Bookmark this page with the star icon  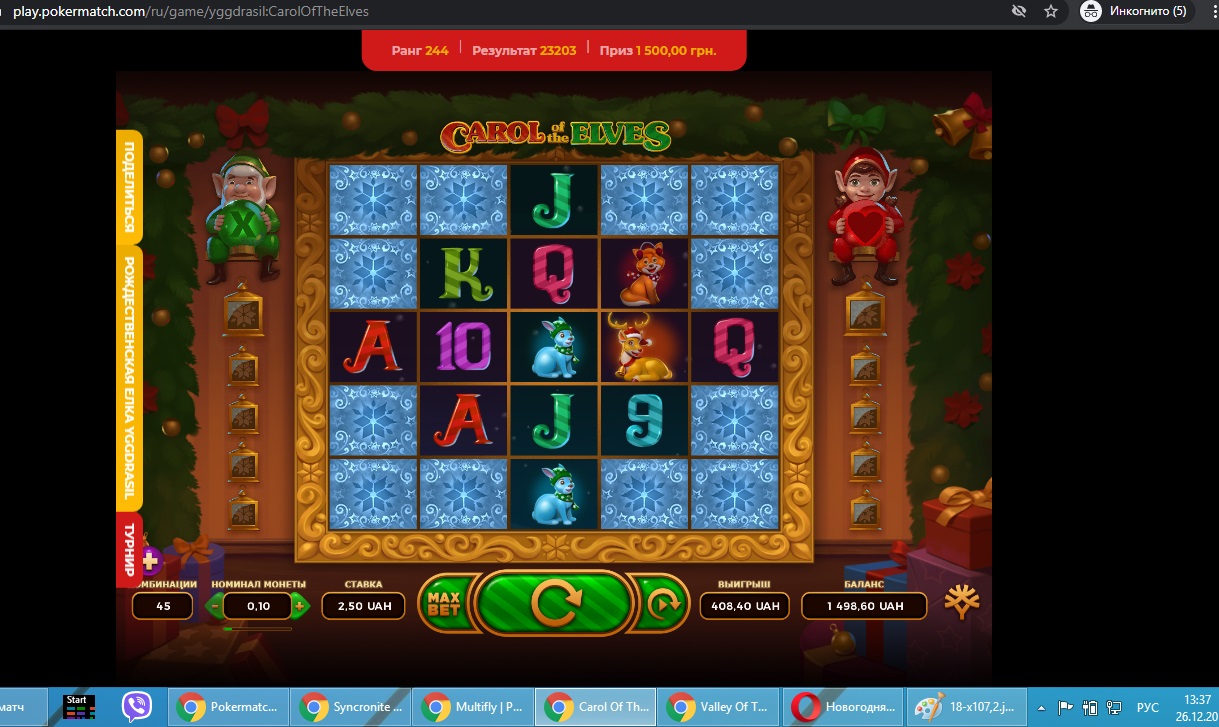coord(1050,11)
